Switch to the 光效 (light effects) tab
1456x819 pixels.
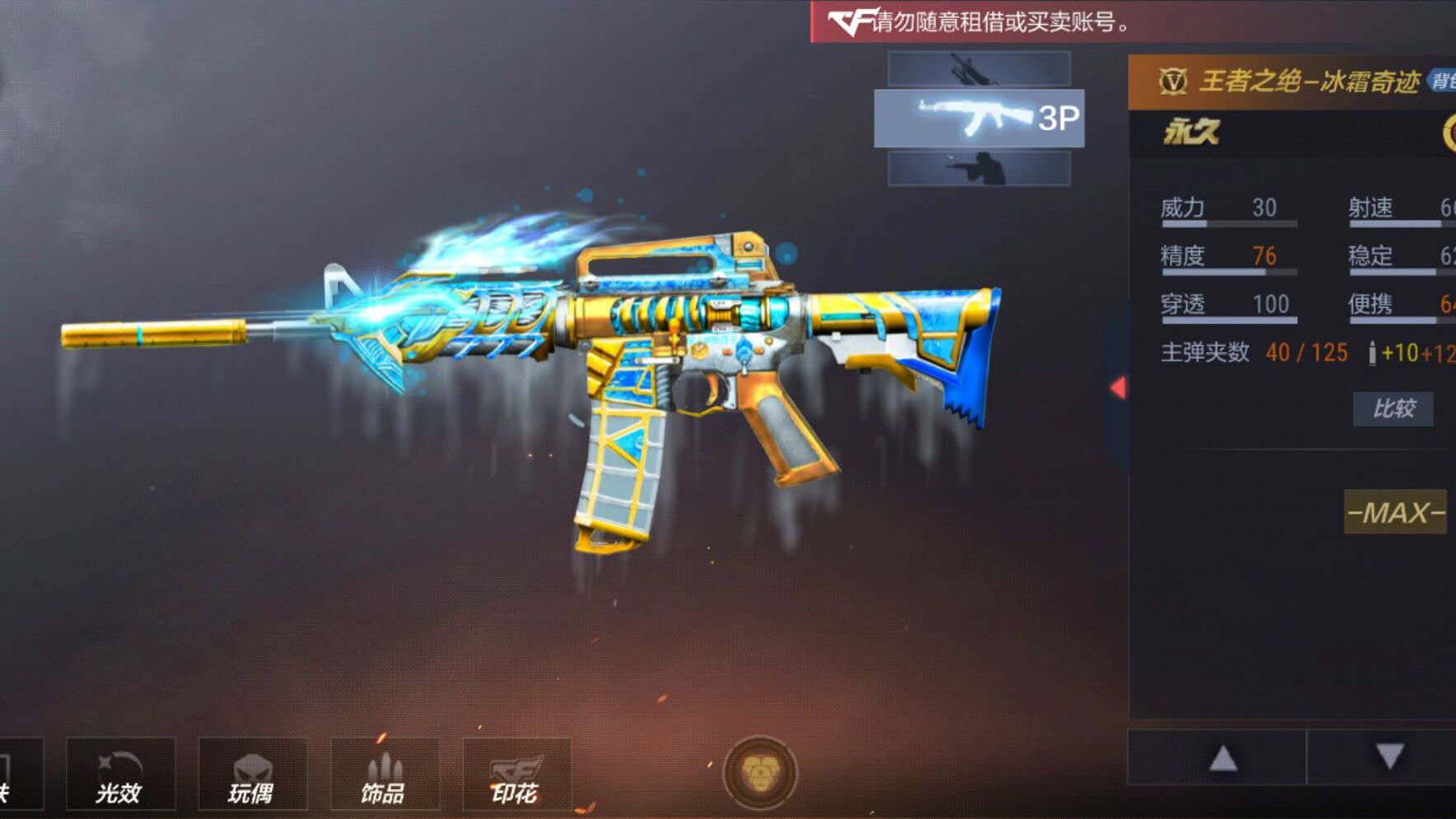pyautogui.click(x=120, y=774)
